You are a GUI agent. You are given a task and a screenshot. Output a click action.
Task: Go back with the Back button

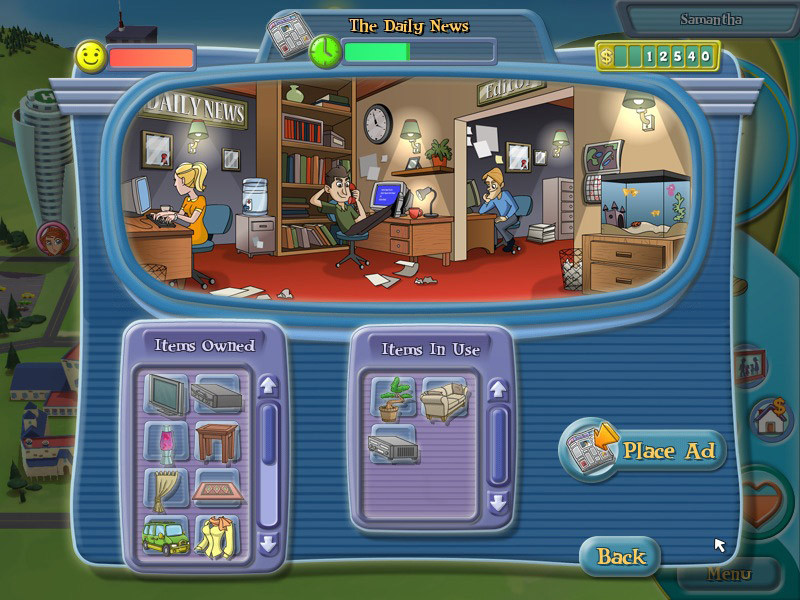coord(621,556)
